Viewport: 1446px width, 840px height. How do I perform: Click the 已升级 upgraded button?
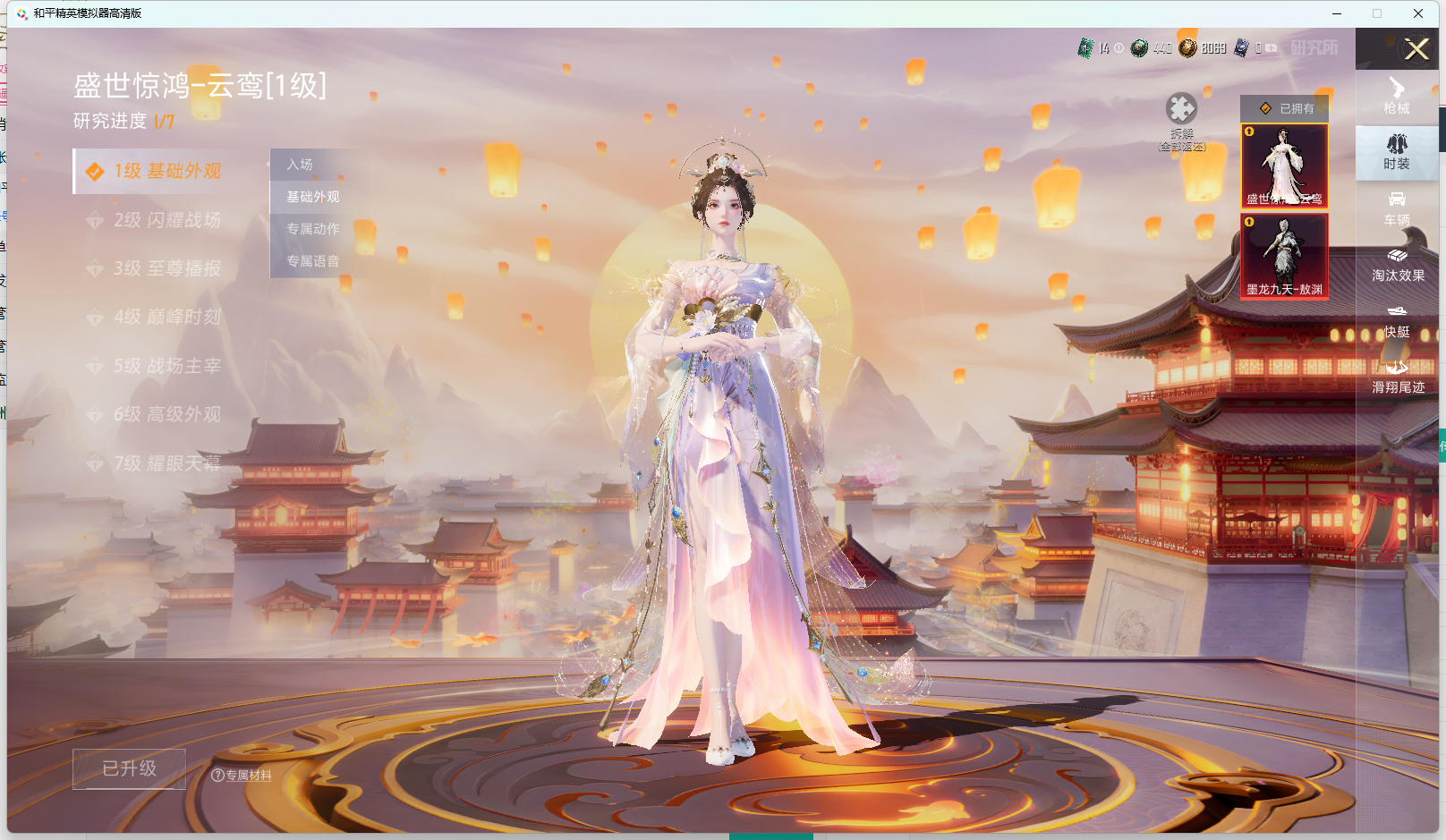[x=129, y=768]
